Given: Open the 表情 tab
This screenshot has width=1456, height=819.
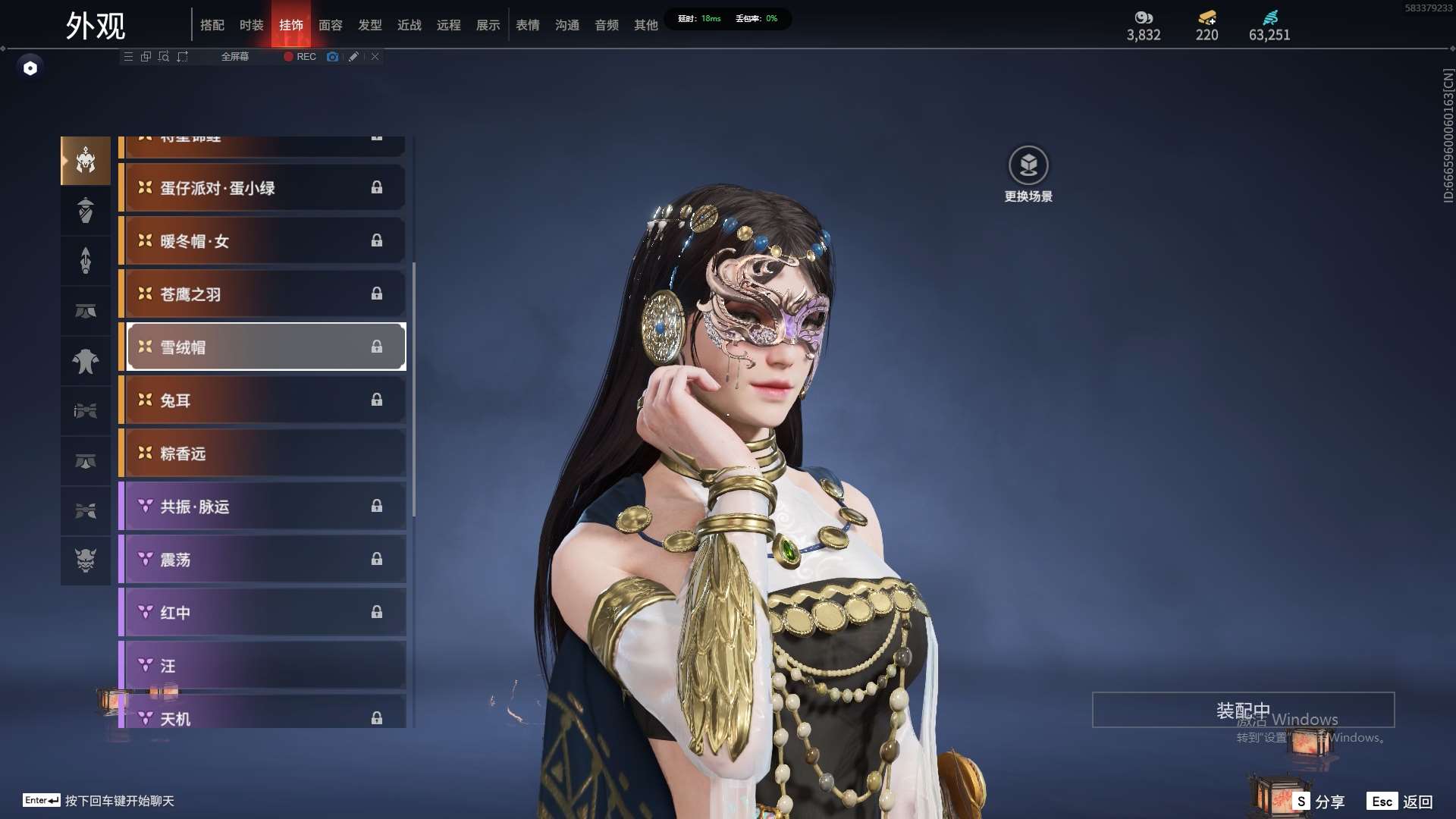Looking at the screenshot, I should (x=528, y=25).
